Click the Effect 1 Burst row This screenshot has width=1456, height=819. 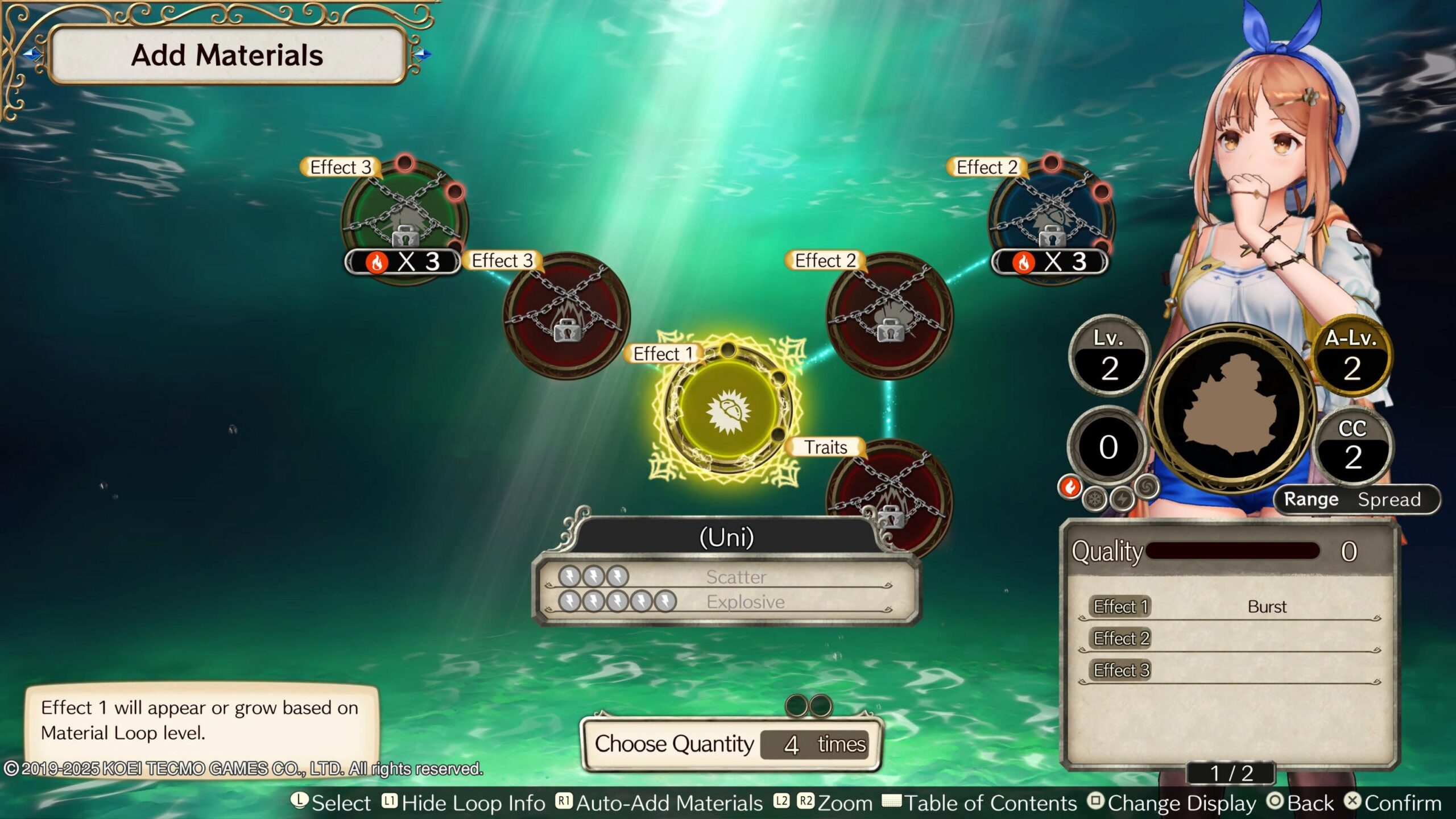[x=1230, y=607]
